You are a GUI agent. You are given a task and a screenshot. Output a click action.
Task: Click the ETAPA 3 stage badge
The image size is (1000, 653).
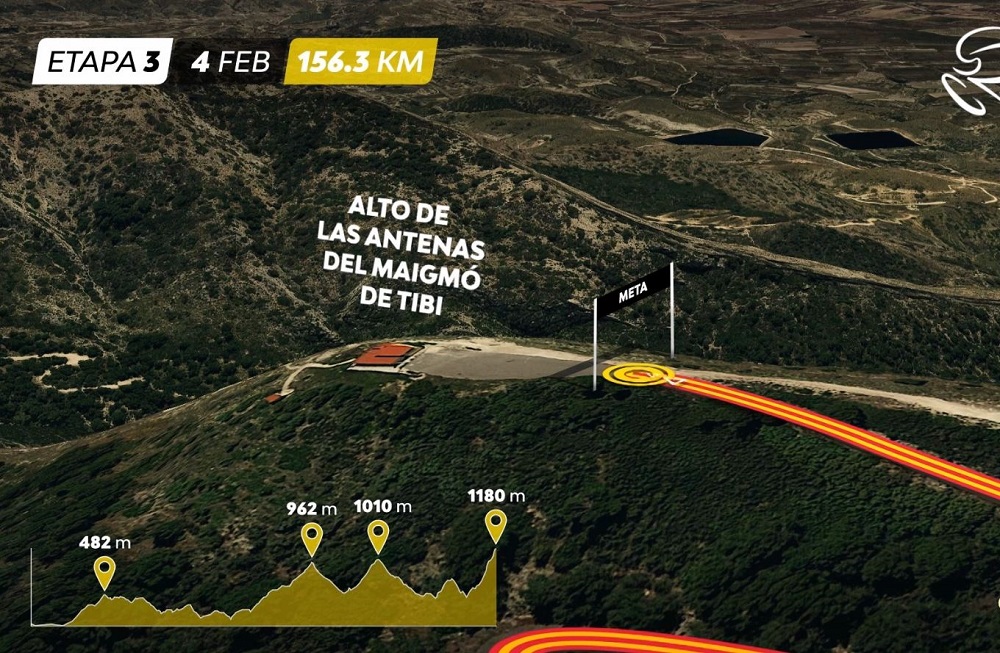tap(103, 61)
